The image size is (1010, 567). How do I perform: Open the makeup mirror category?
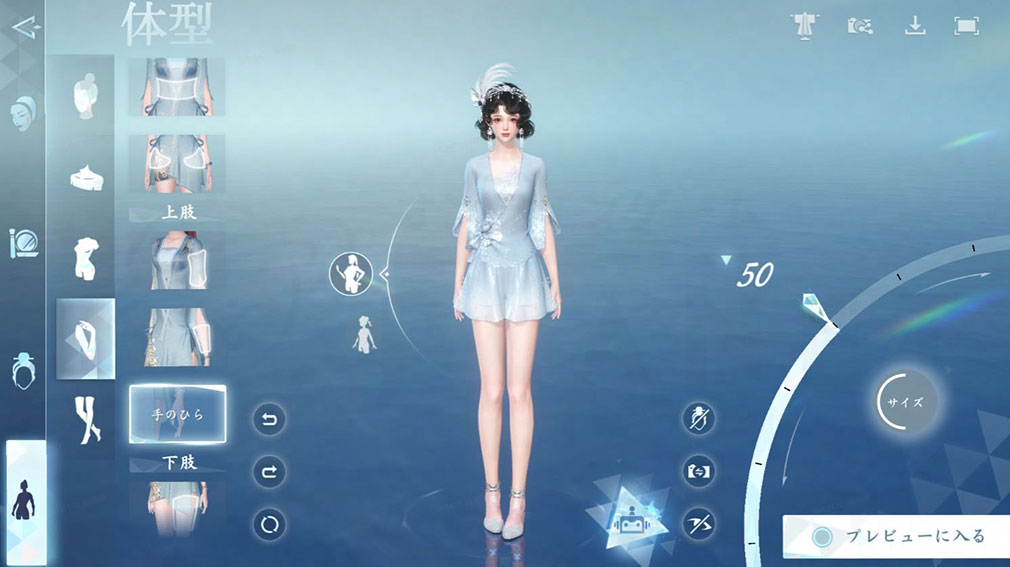(22, 244)
